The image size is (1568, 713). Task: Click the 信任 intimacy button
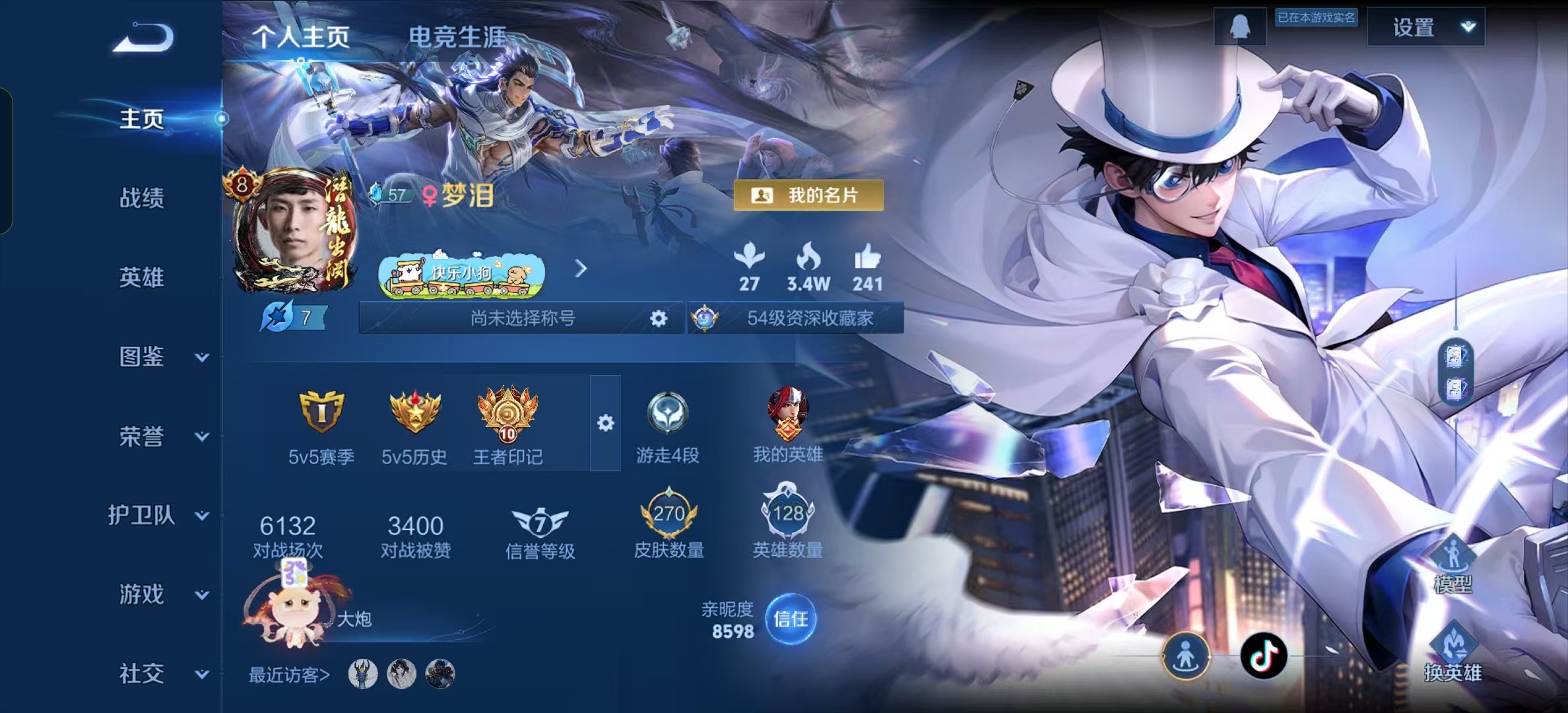click(x=790, y=619)
